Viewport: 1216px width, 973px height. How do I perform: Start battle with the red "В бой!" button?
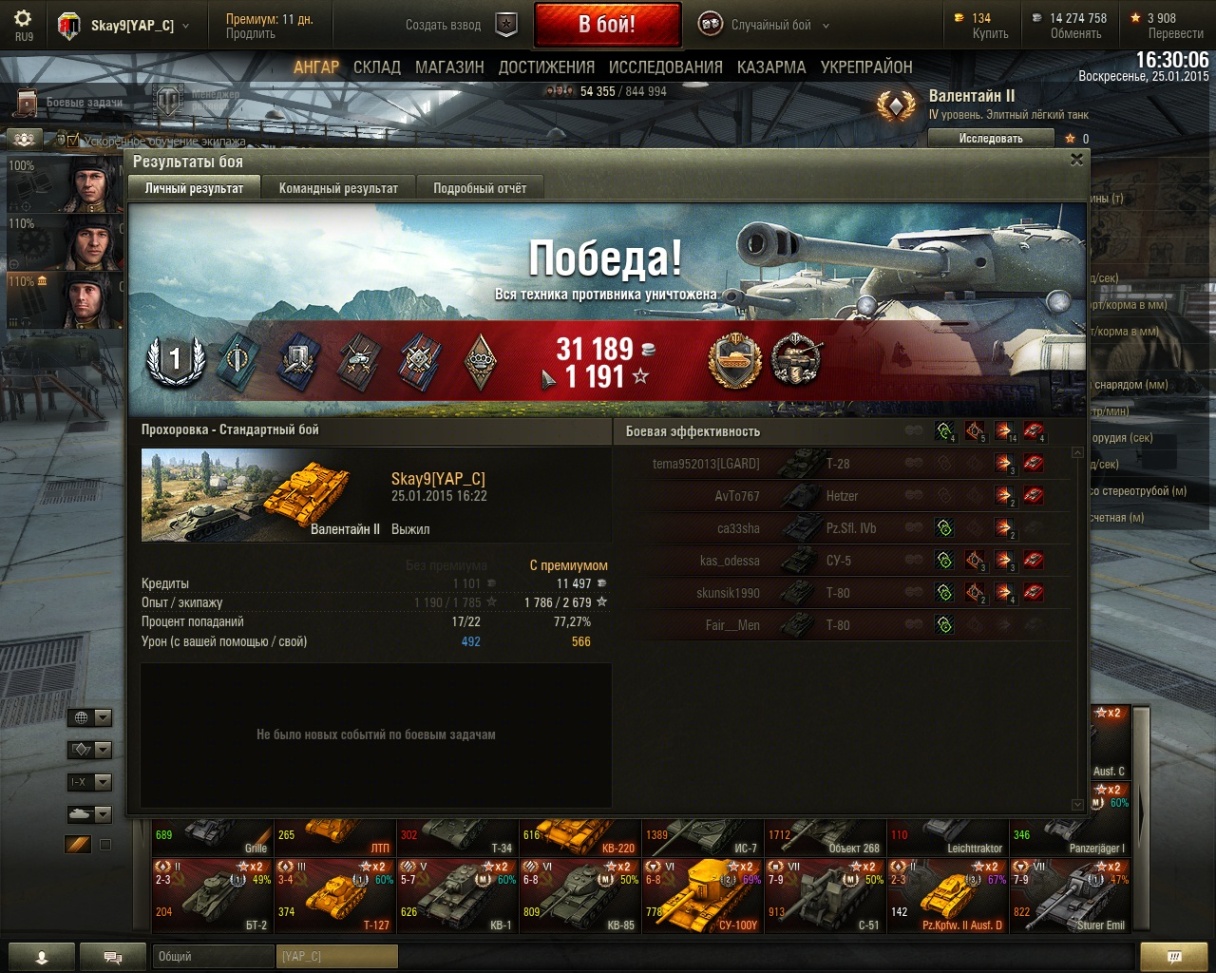(607, 24)
